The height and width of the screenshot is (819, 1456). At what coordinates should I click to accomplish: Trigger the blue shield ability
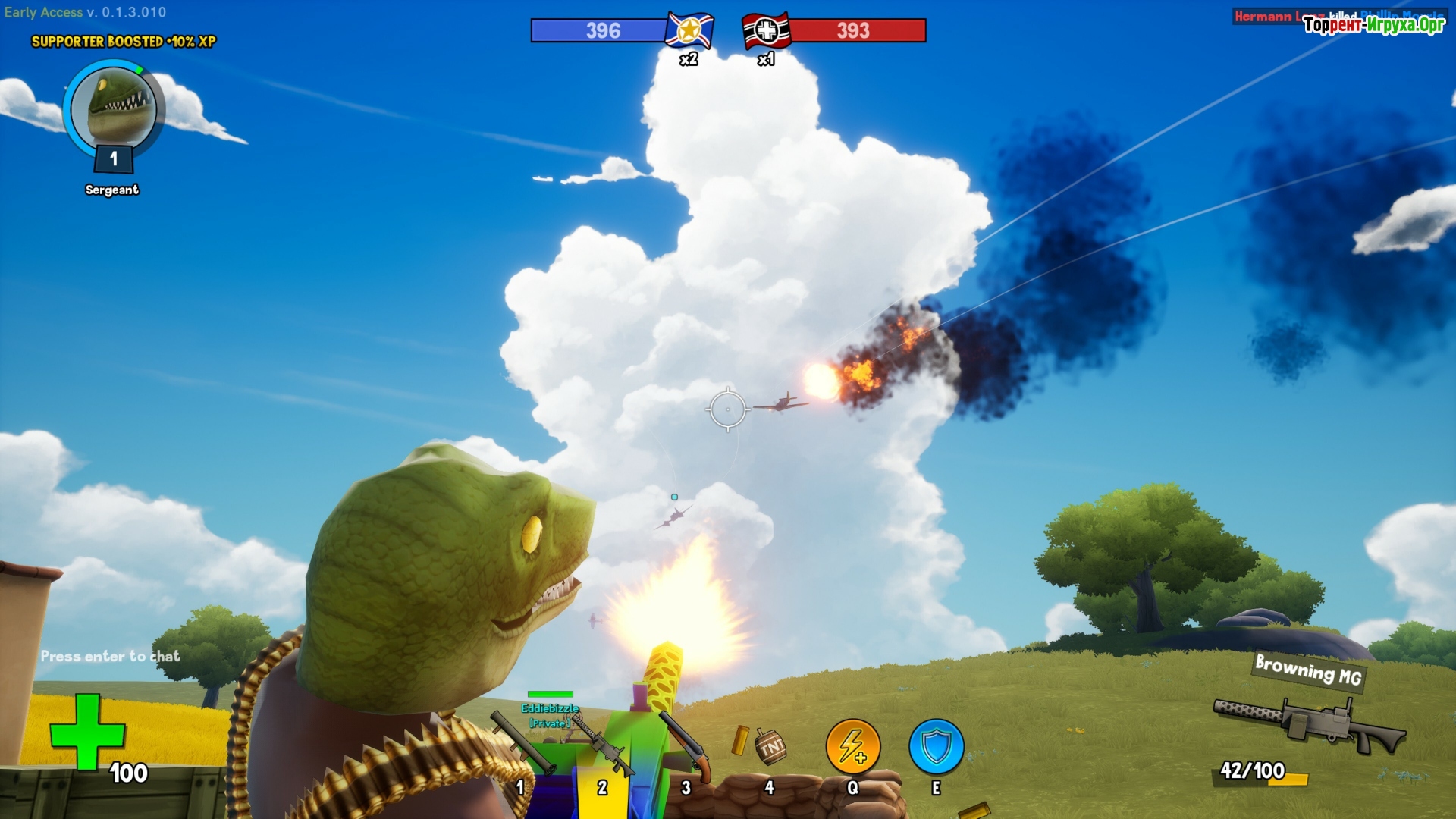937,747
